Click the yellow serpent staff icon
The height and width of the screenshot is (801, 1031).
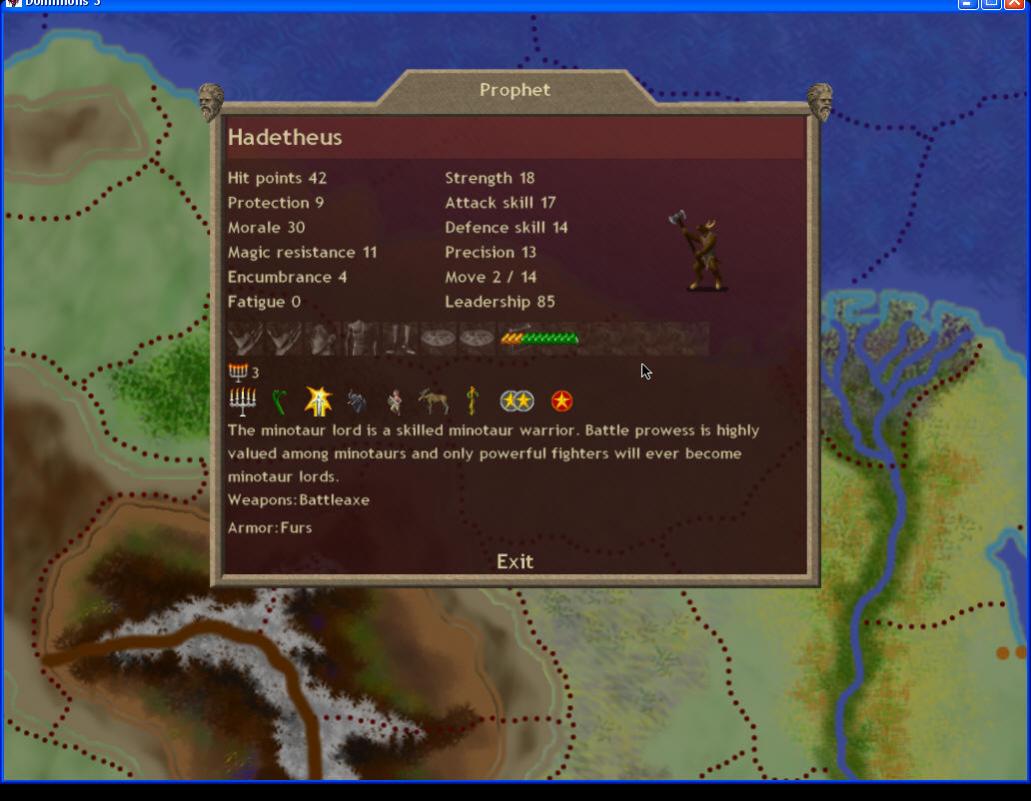coord(472,402)
